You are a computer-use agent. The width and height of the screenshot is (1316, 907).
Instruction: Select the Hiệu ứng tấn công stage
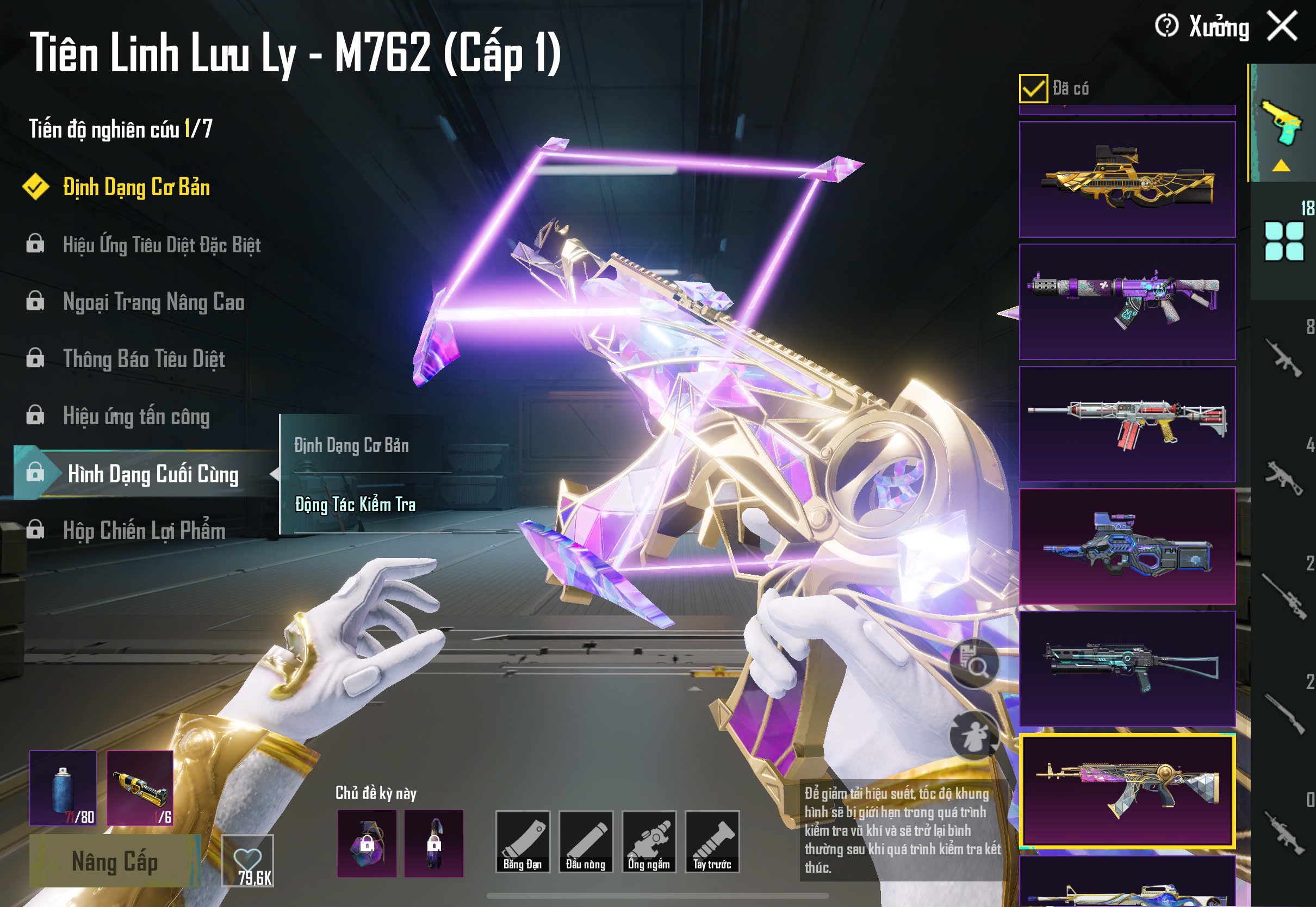click(136, 417)
